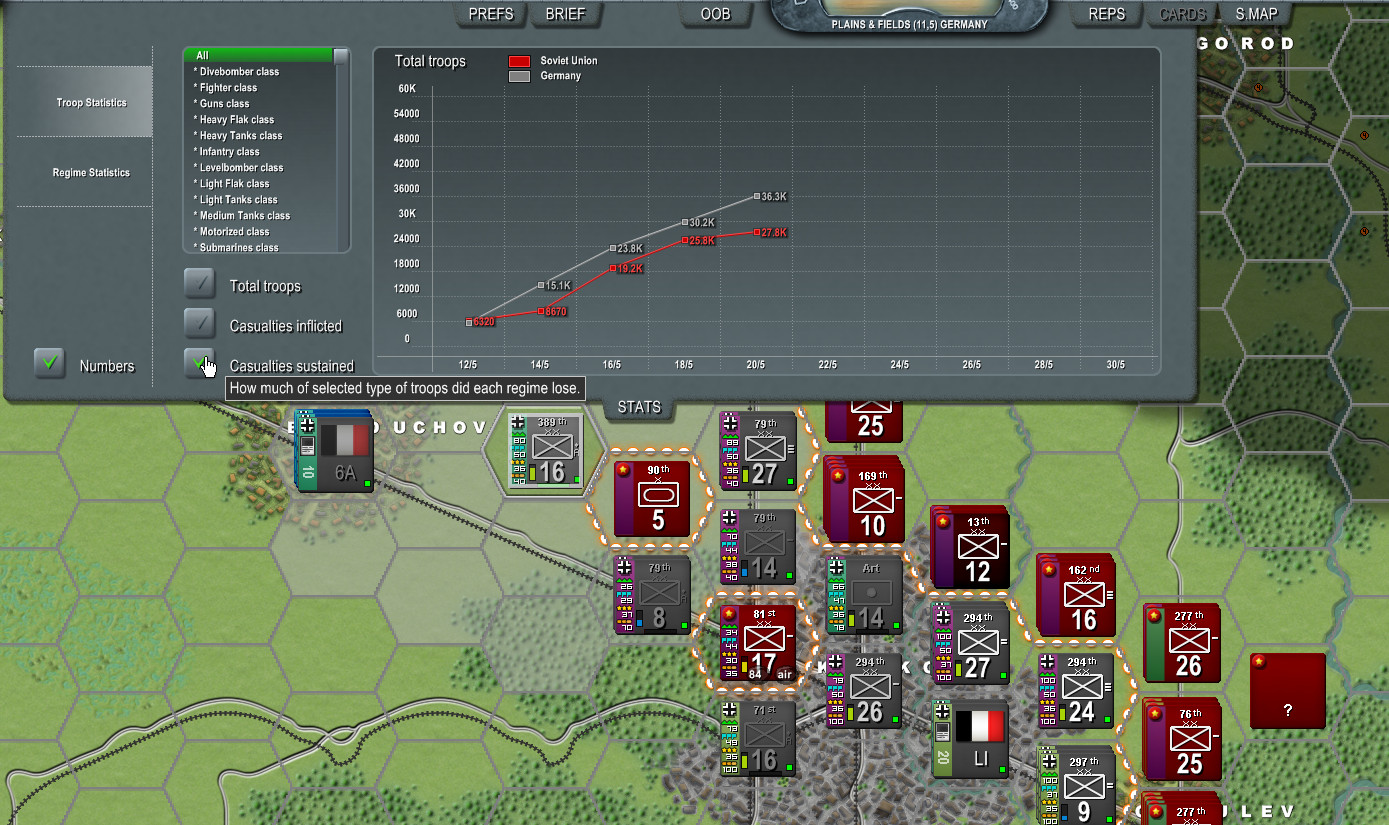Open the OOB order of battle

[x=716, y=14]
